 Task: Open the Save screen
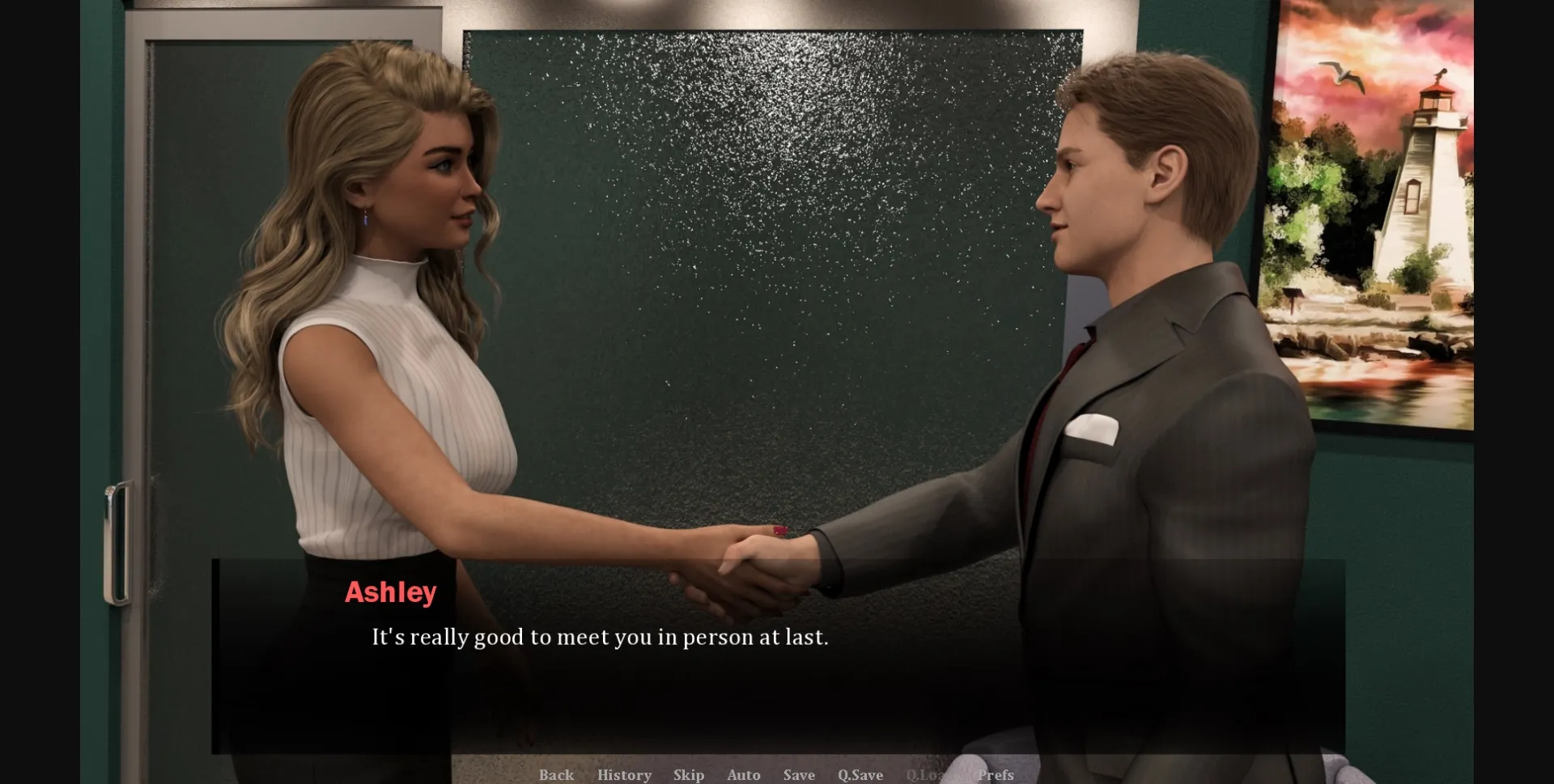coord(798,774)
